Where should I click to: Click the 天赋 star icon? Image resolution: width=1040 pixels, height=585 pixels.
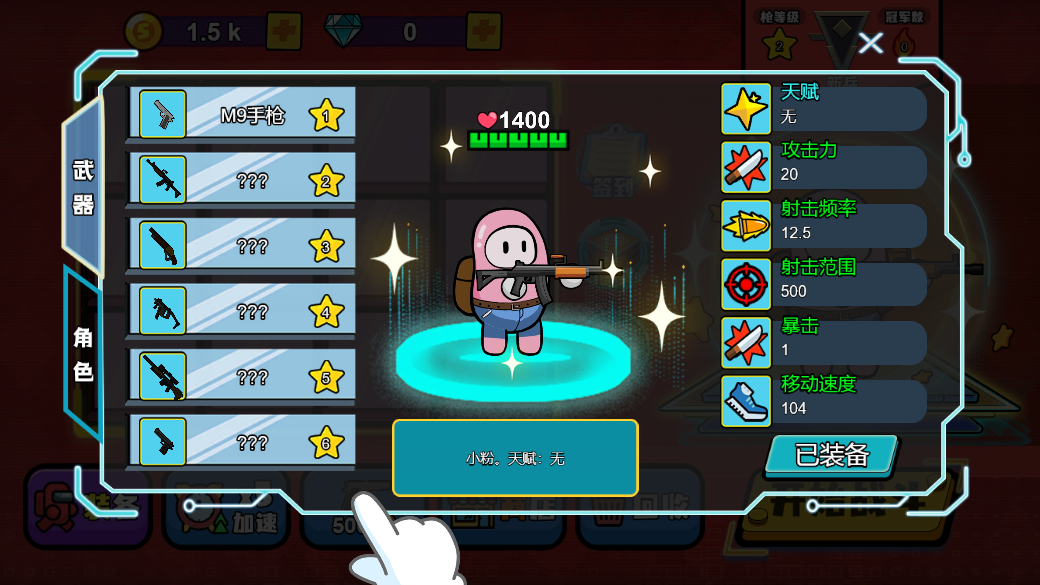[x=746, y=109]
